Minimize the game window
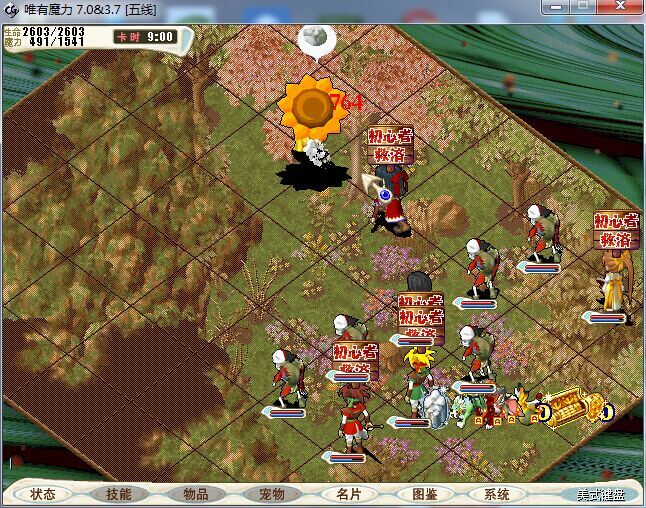This screenshot has height=508, width=646. tap(557, 7)
